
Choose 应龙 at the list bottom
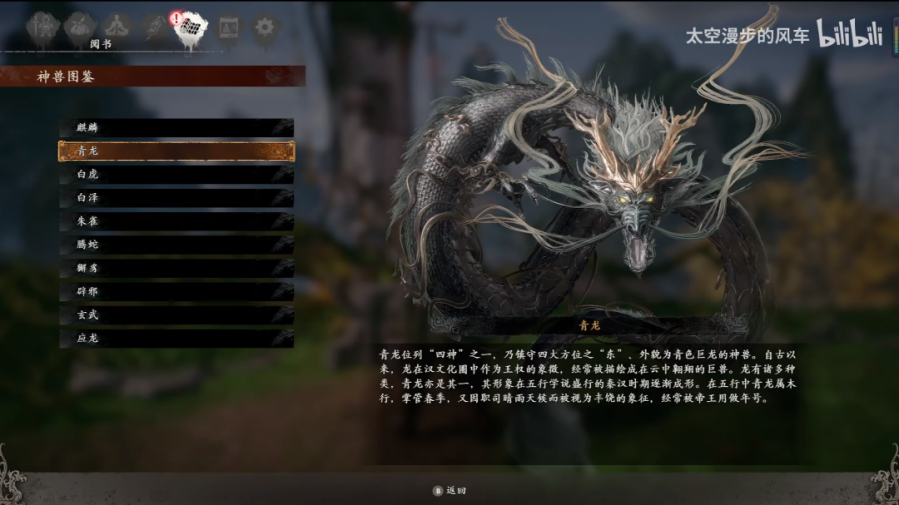(x=176, y=338)
